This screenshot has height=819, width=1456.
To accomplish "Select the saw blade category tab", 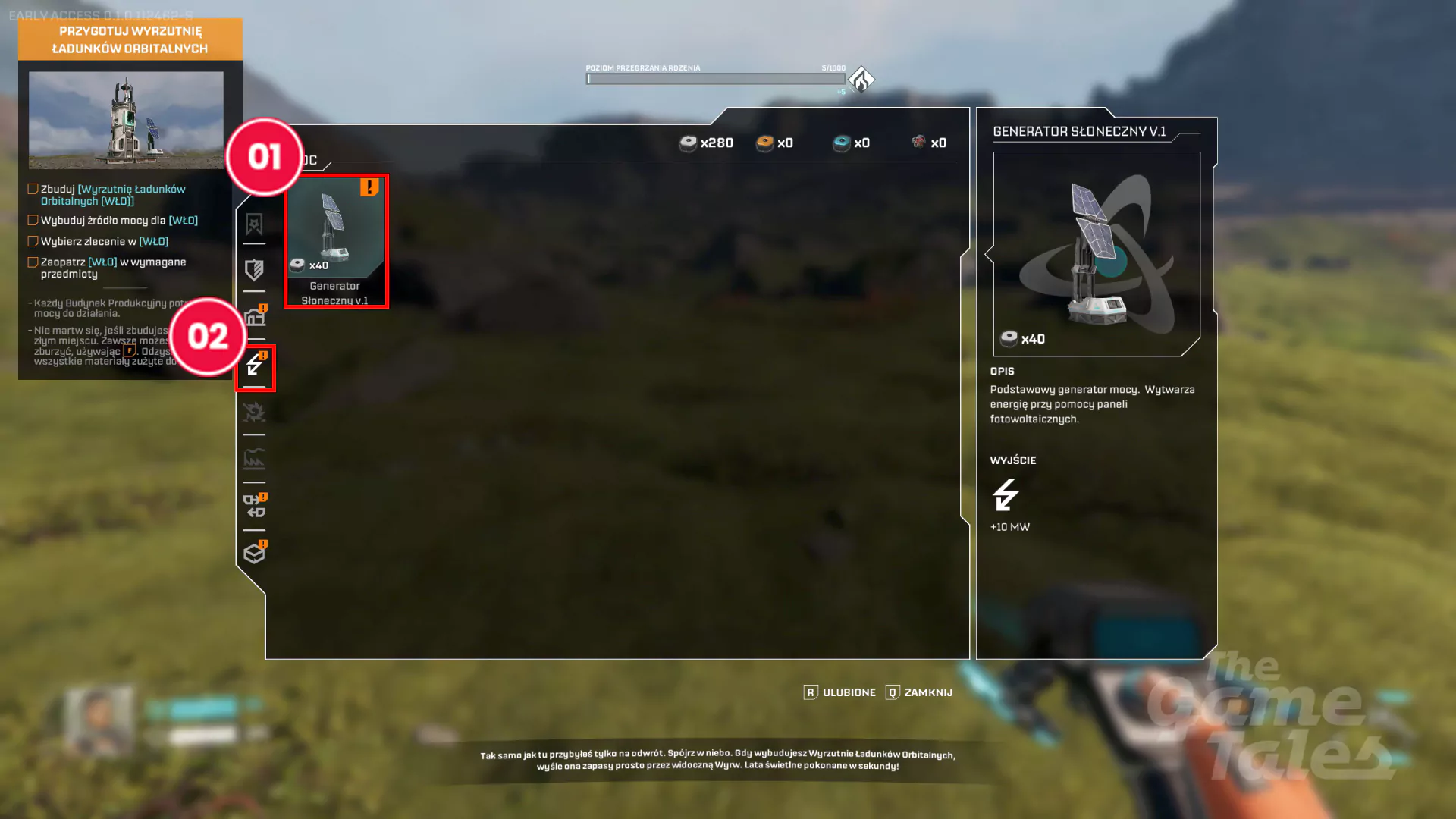I will pos(254,412).
